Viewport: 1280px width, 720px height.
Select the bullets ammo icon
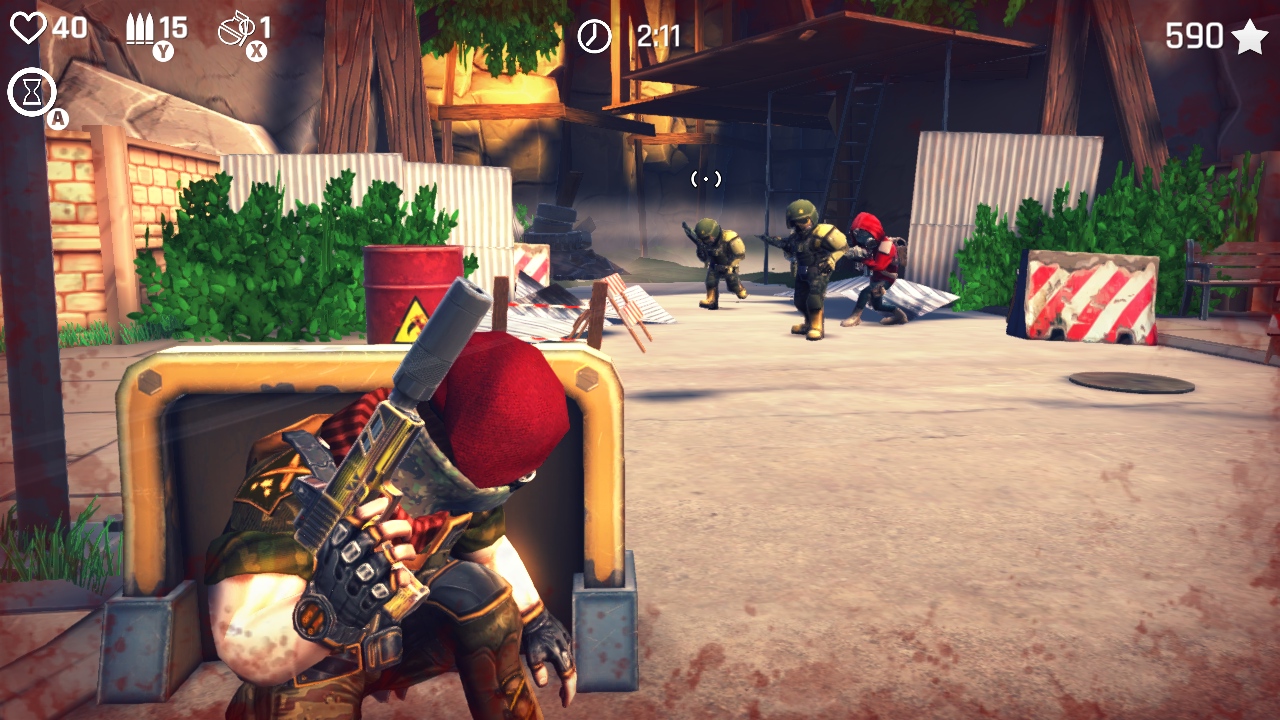[x=140, y=27]
